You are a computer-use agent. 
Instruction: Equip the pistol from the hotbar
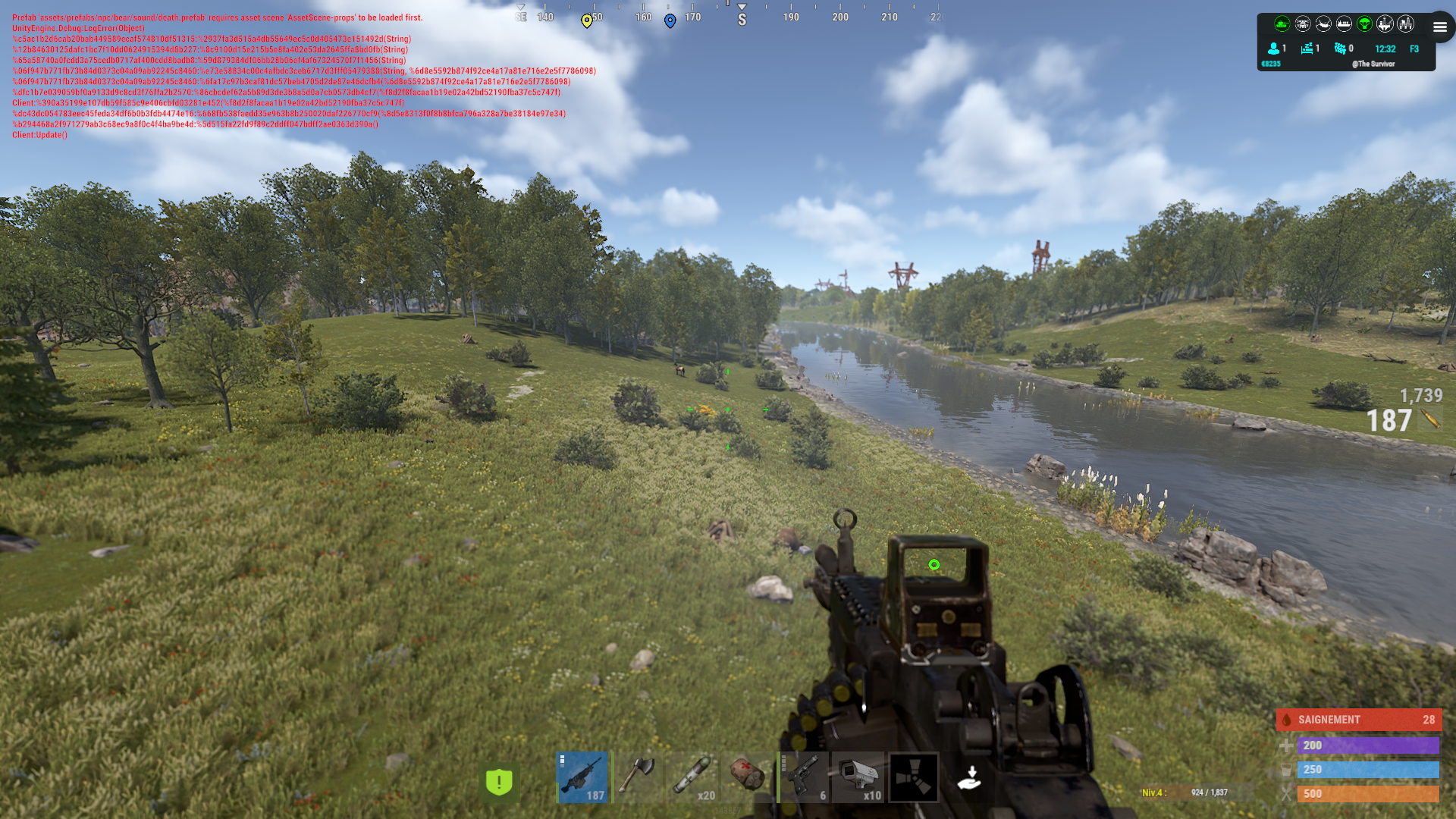click(804, 777)
